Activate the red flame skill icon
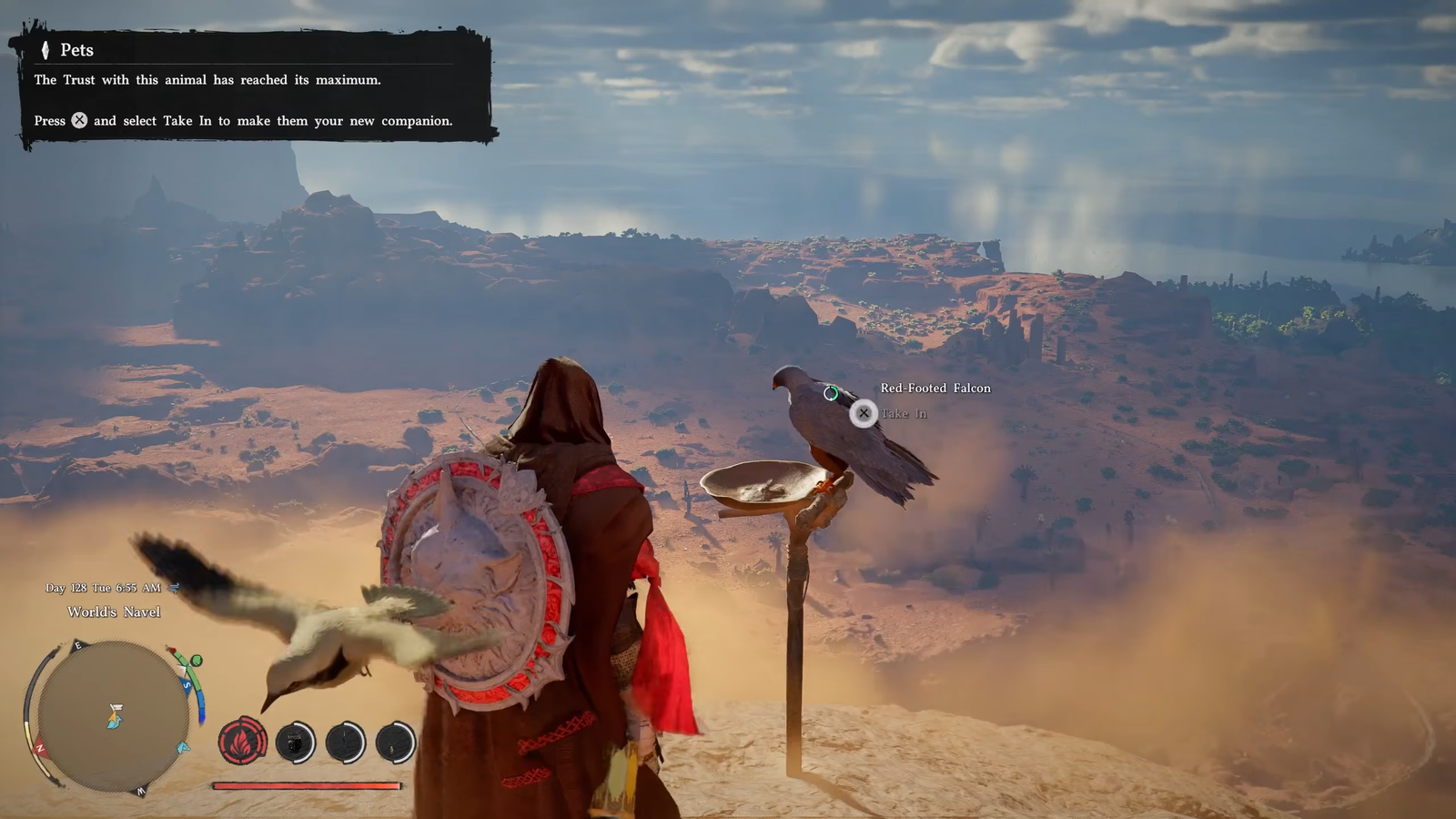The width and height of the screenshot is (1456, 819). pos(242,743)
